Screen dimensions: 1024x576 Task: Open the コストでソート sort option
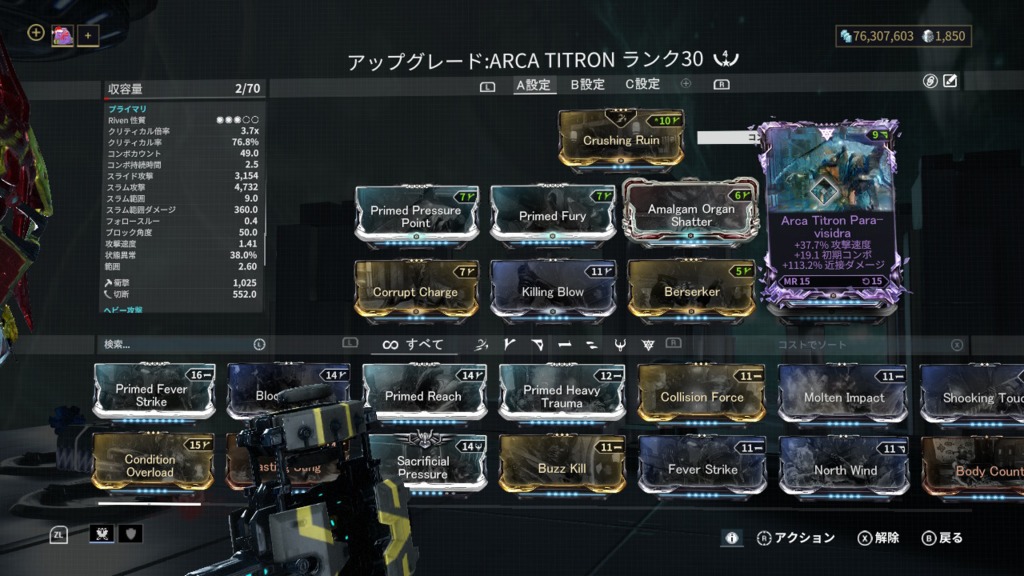812,345
